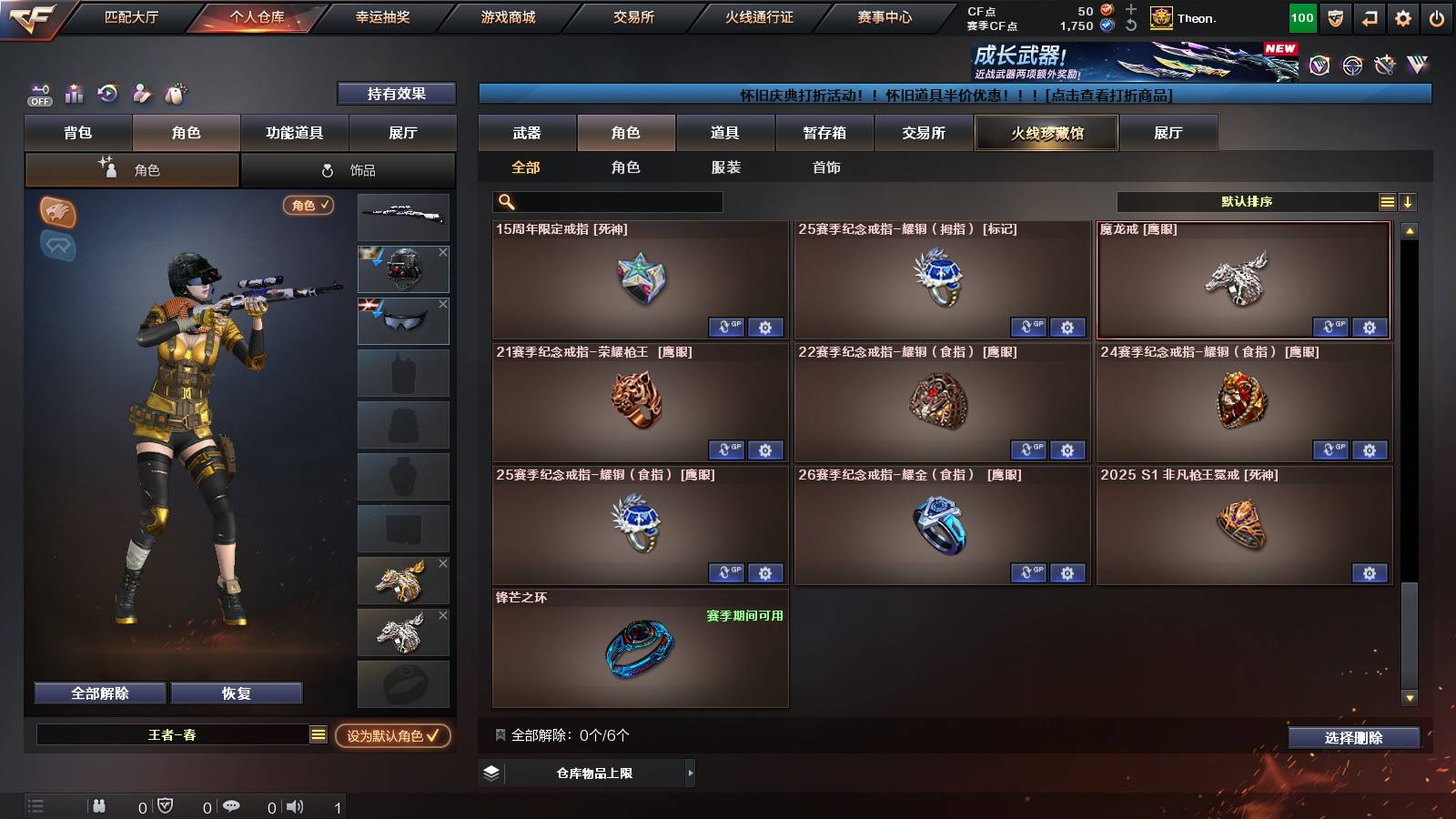Click the return arrow icon near the top right
This screenshot has width=1456, height=819.
coord(1367,16)
